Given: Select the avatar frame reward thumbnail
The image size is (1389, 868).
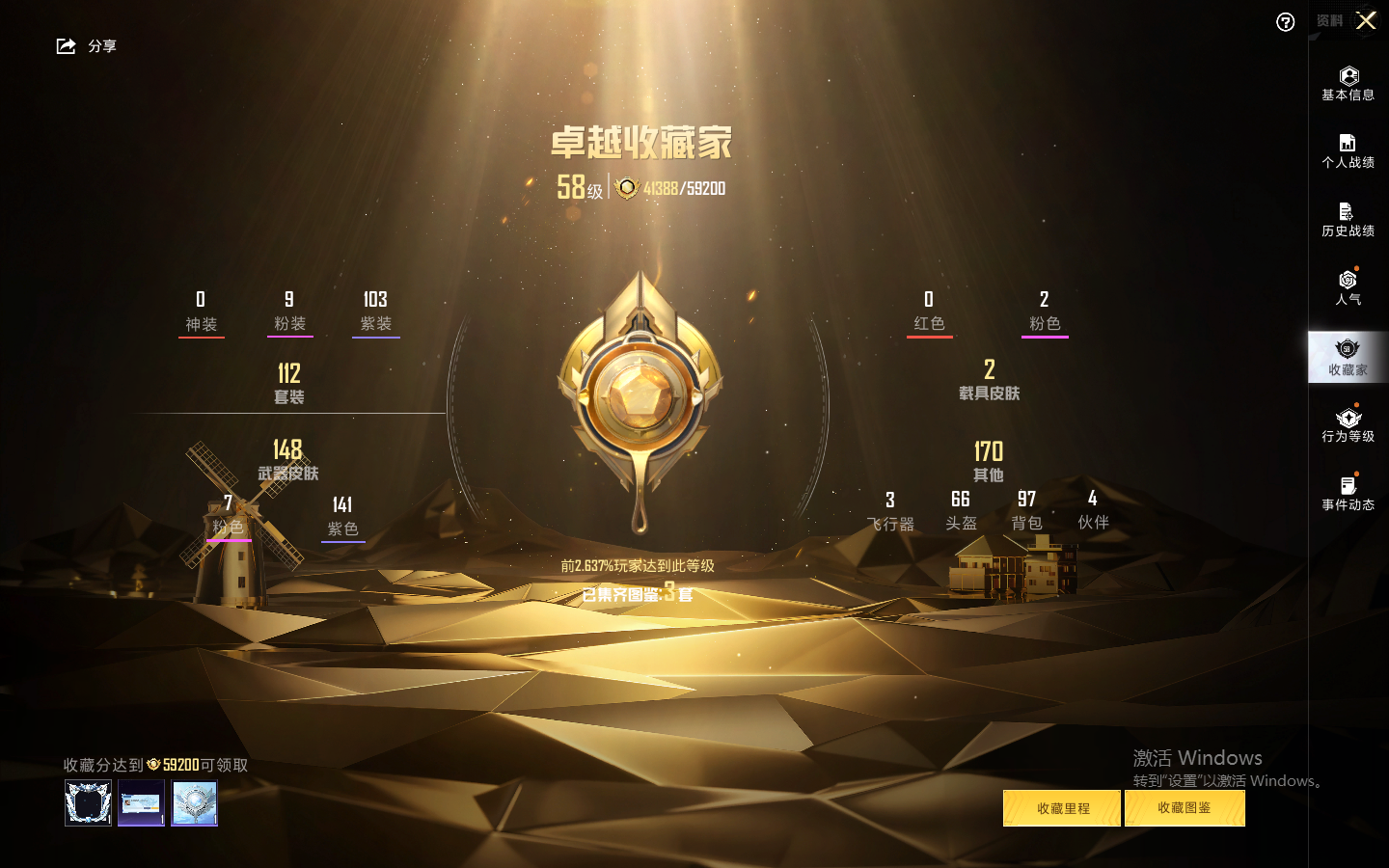Looking at the screenshot, I should pyautogui.click(x=88, y=802).
